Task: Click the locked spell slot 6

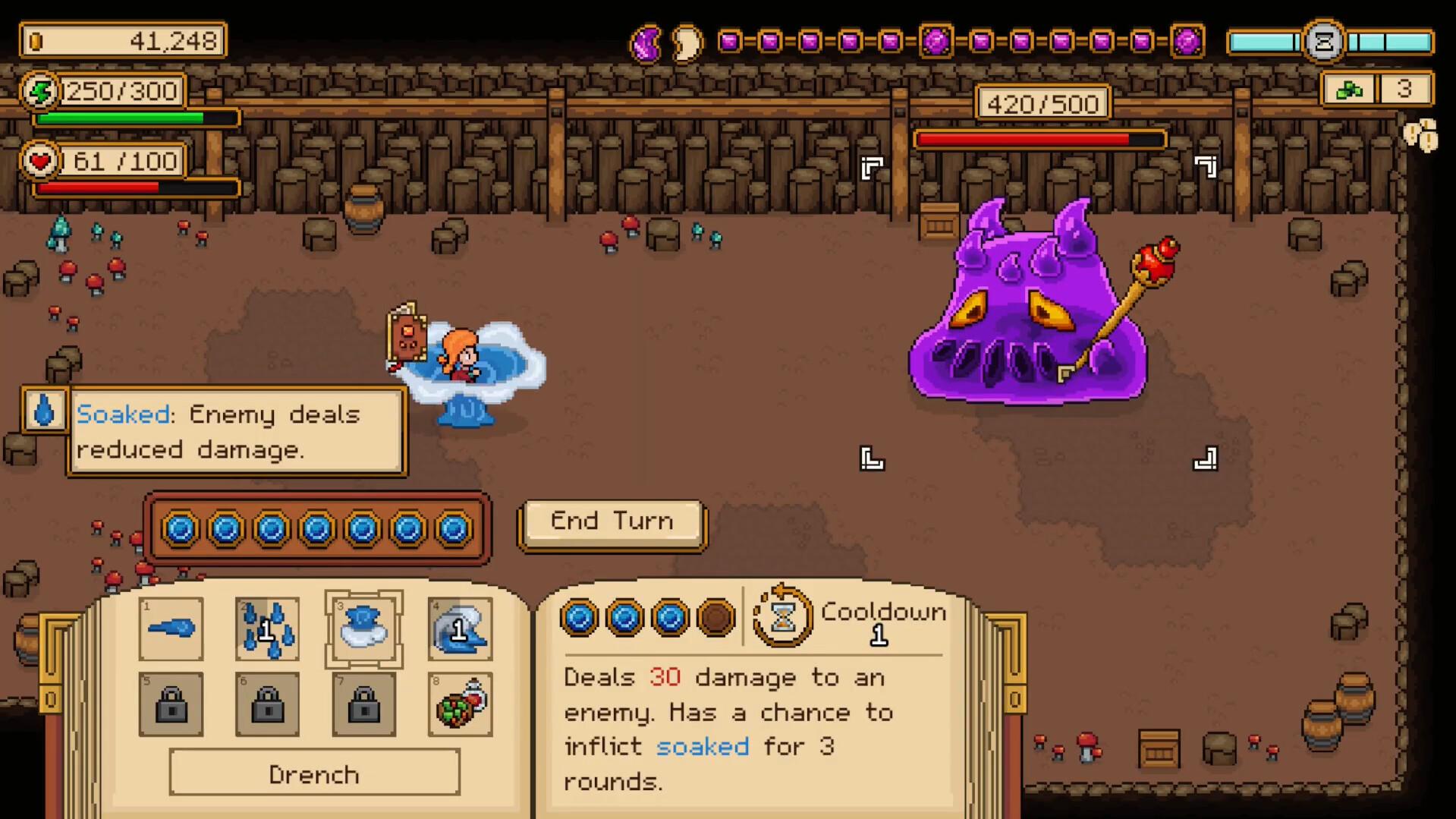Action: (x=267, y=704)
